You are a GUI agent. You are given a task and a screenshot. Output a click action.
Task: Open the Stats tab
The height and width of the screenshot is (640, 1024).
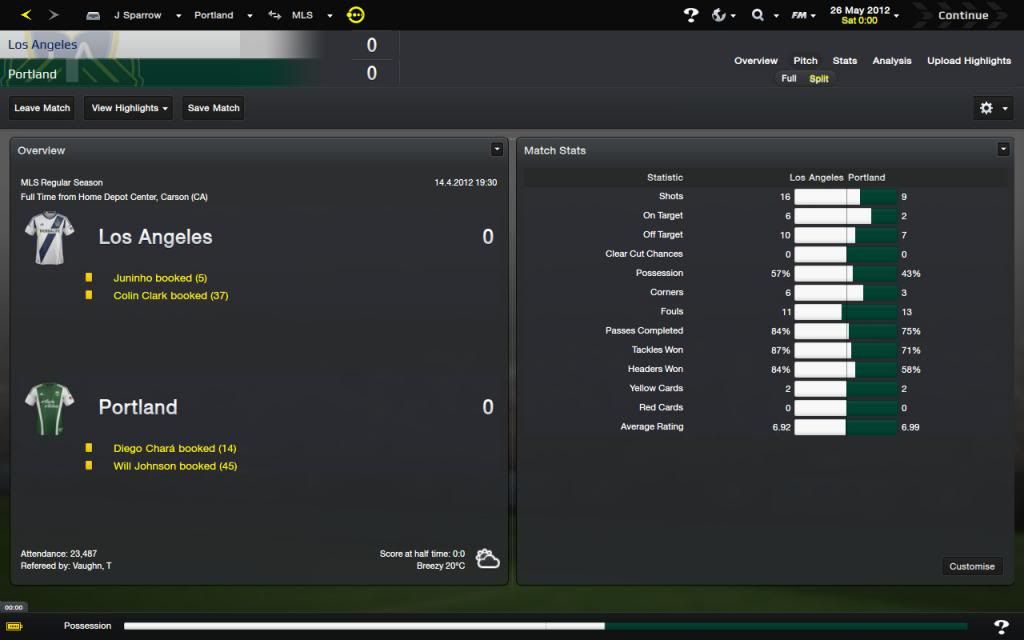(845, 61)
